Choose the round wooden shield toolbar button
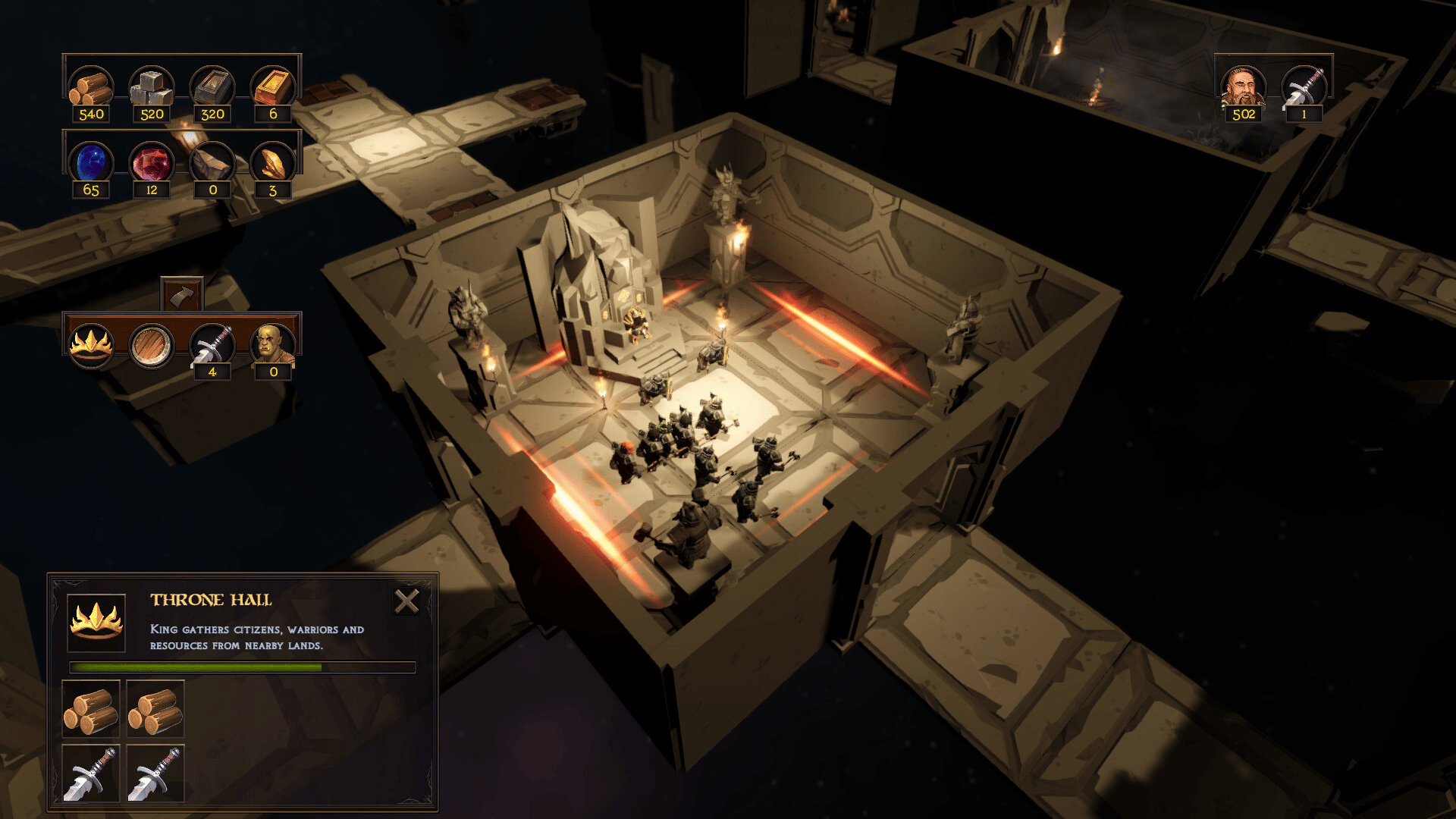 pos(151,346)
